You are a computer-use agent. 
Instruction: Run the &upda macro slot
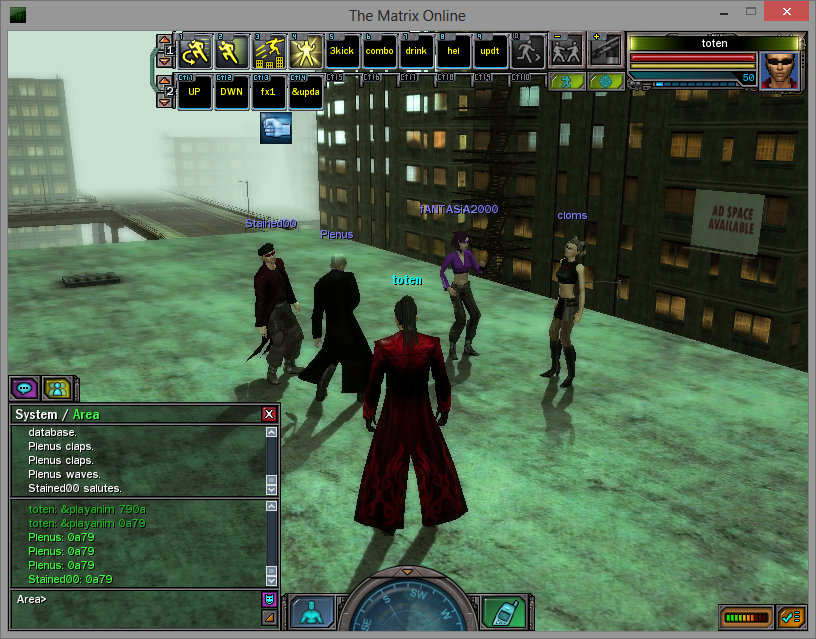pyautogui.click(x=305, y=92)
